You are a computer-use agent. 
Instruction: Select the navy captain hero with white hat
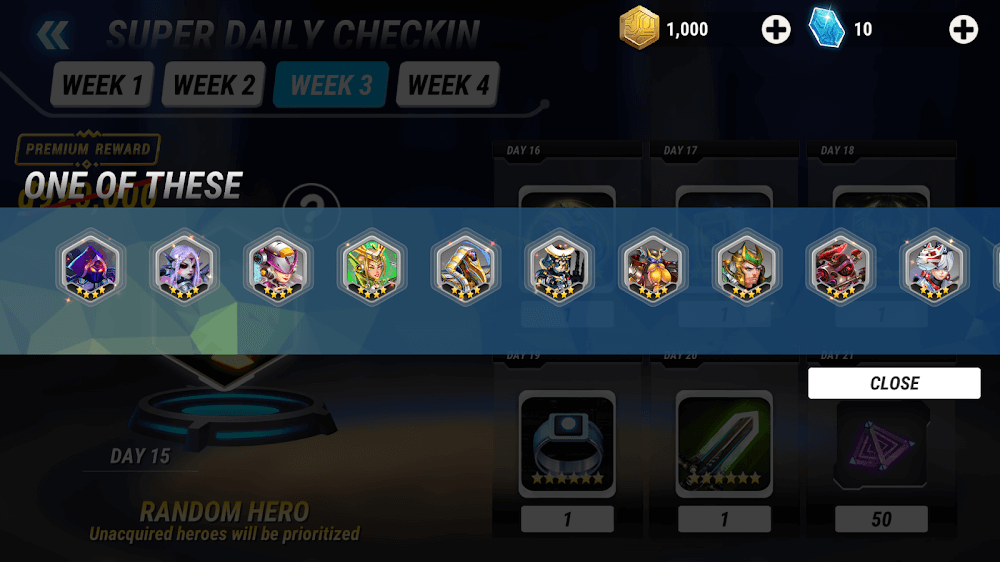click(x=559, y=267)
